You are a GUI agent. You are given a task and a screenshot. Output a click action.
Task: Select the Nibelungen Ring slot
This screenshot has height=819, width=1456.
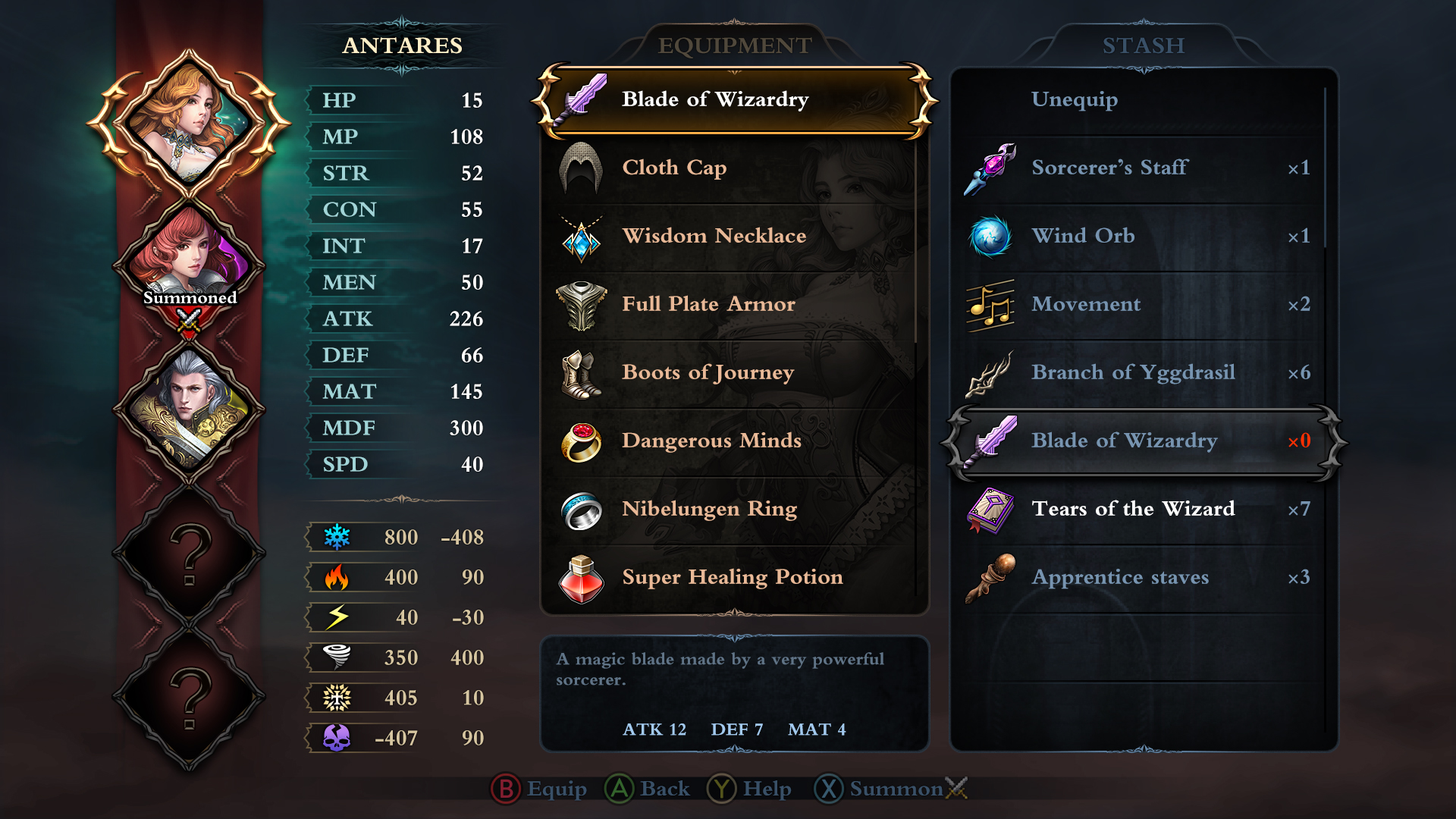(x=734, y=510)
